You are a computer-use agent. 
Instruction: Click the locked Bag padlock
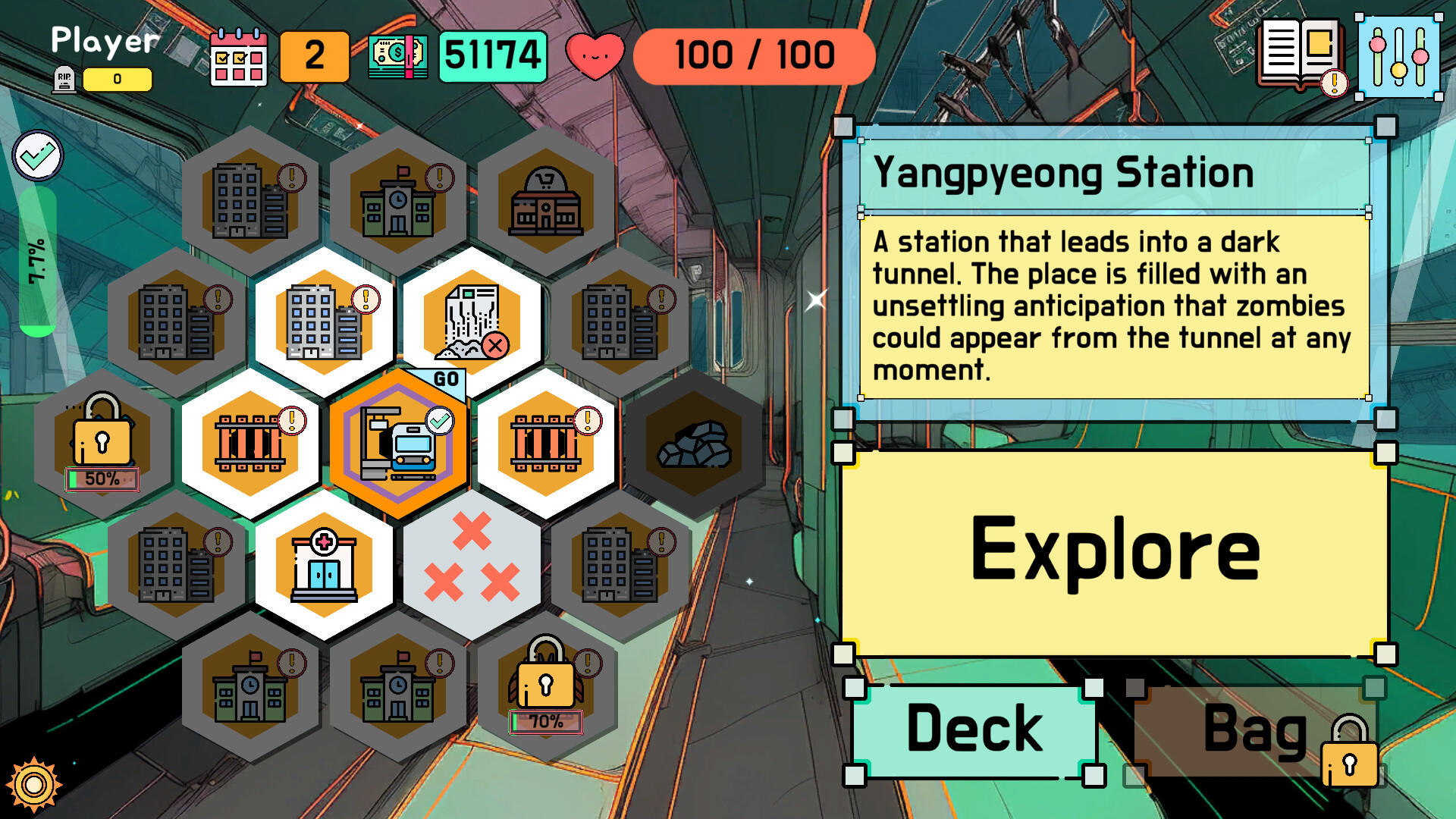pyautogui.click(x=1349, y=762)
